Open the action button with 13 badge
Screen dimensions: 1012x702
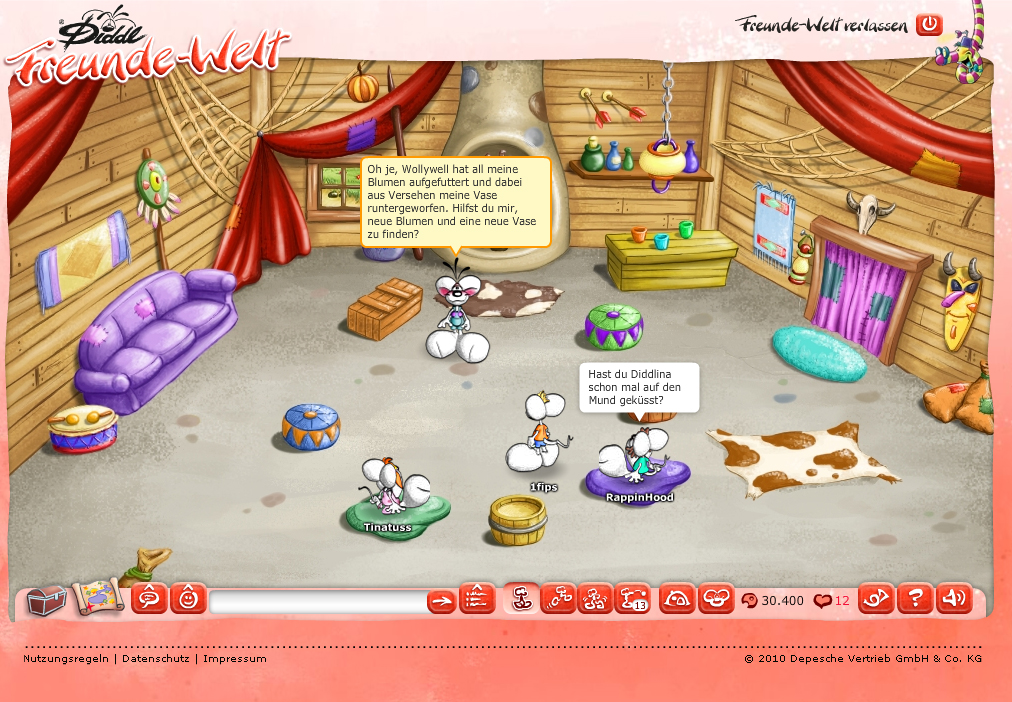633,598
